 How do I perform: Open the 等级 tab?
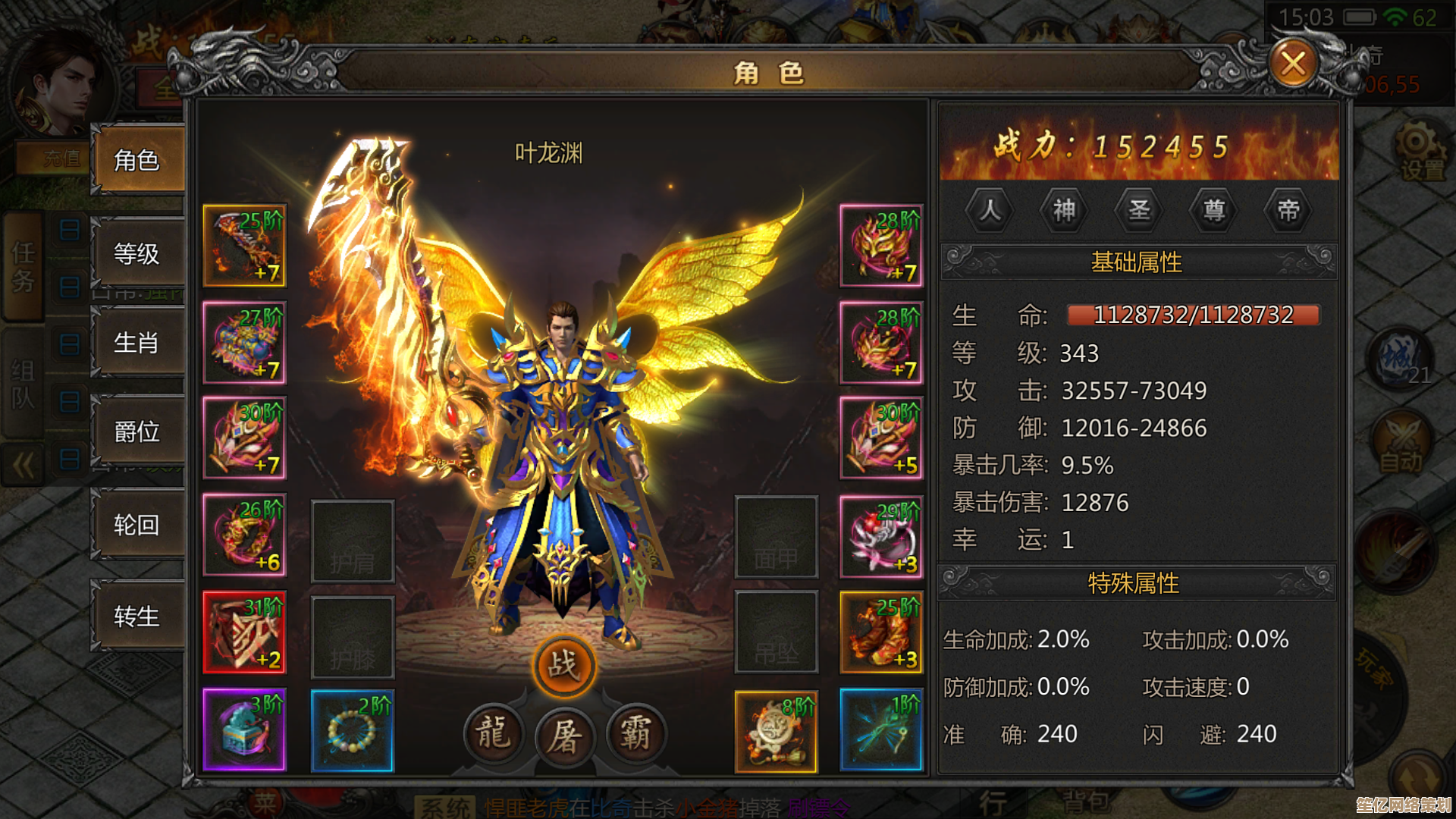coord(137,253)
